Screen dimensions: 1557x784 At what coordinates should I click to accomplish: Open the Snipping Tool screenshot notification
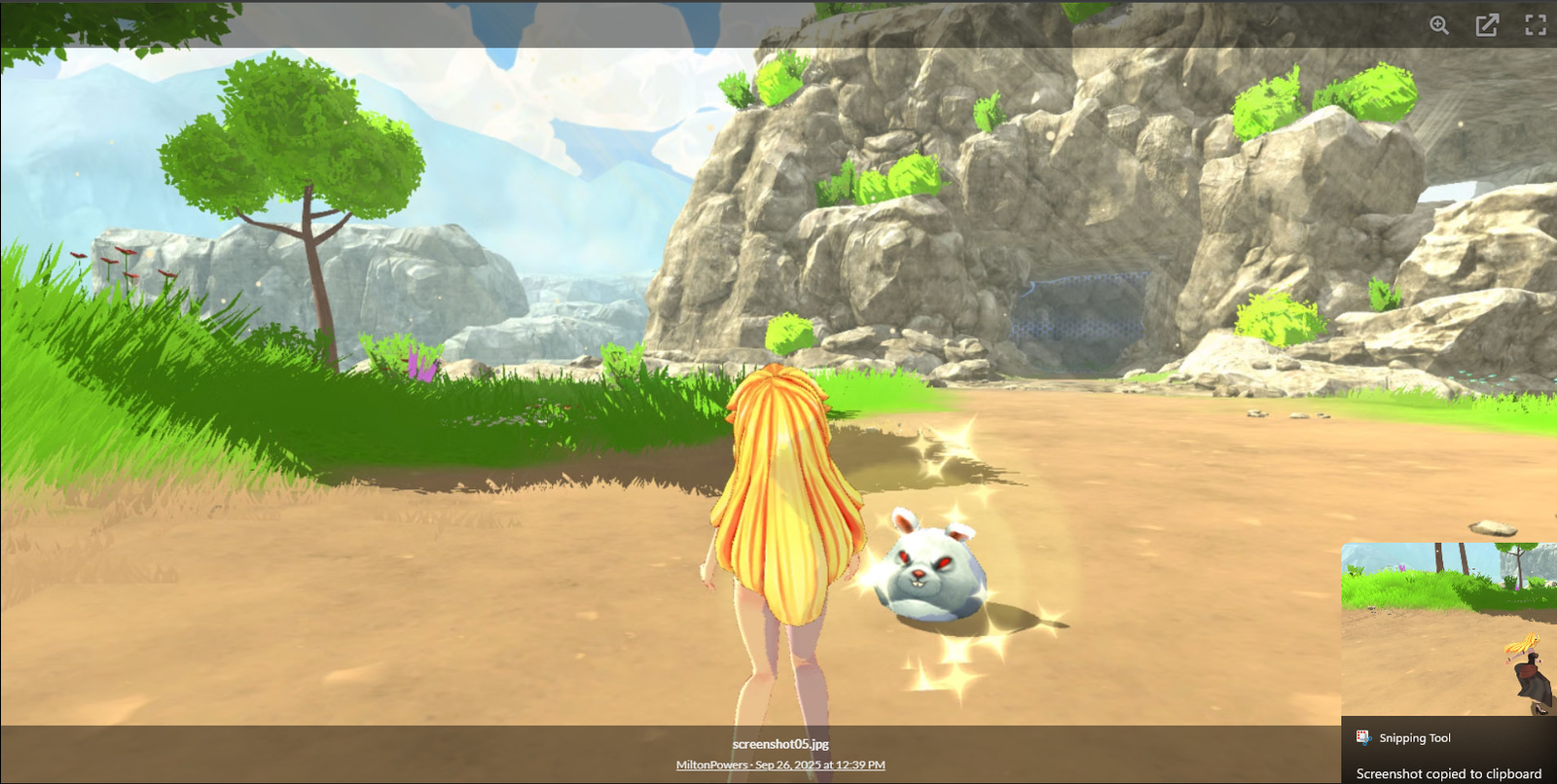[x=1448, y=661]
